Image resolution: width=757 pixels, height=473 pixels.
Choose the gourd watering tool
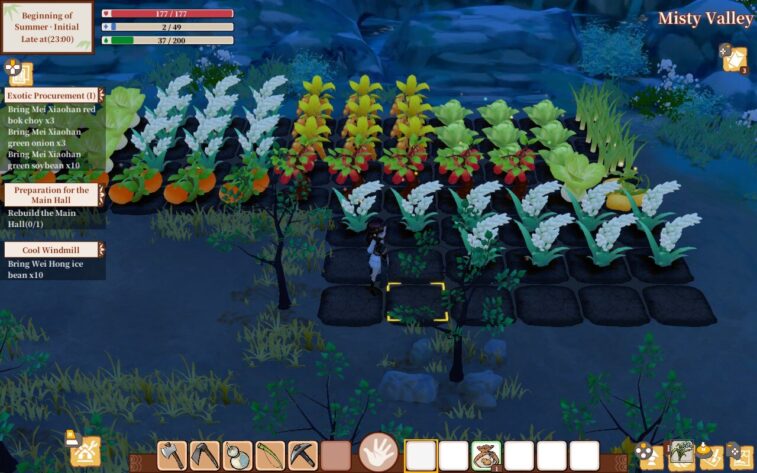238,456
